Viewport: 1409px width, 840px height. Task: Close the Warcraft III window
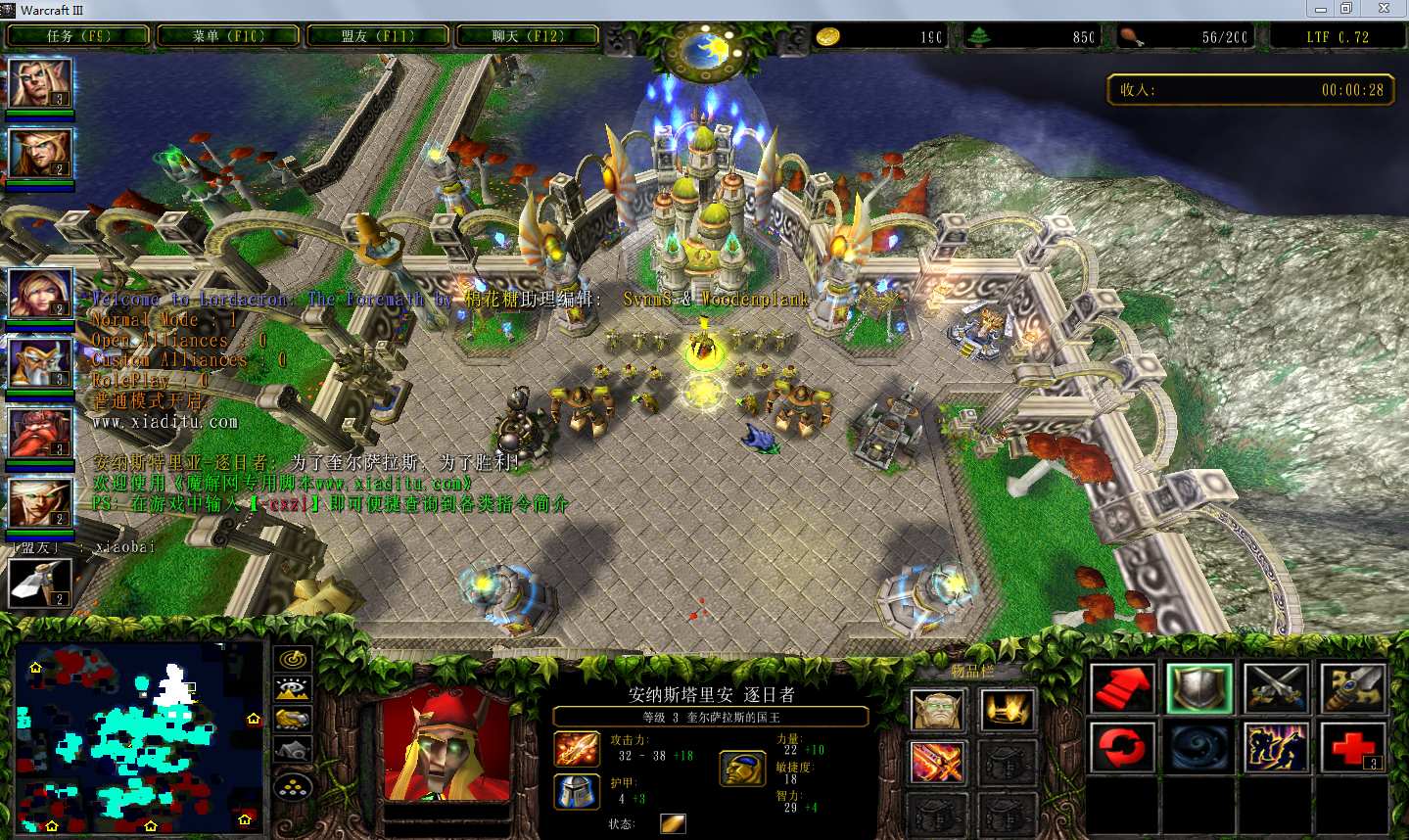(x=1384, y=9)
